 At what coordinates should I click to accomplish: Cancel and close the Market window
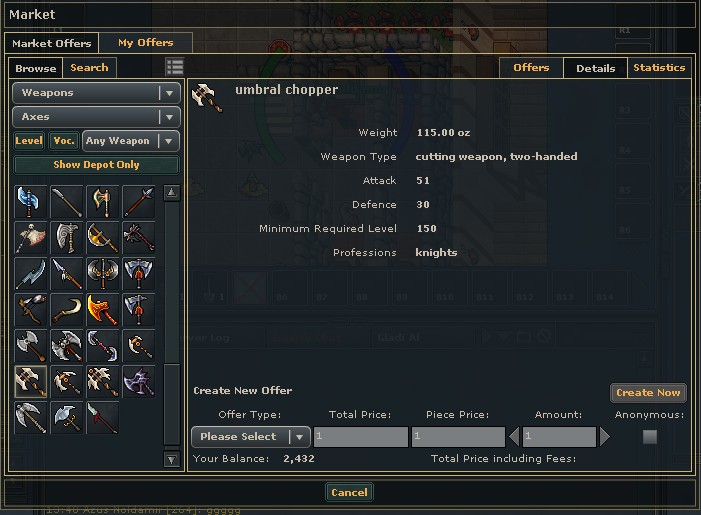point(349,492)
